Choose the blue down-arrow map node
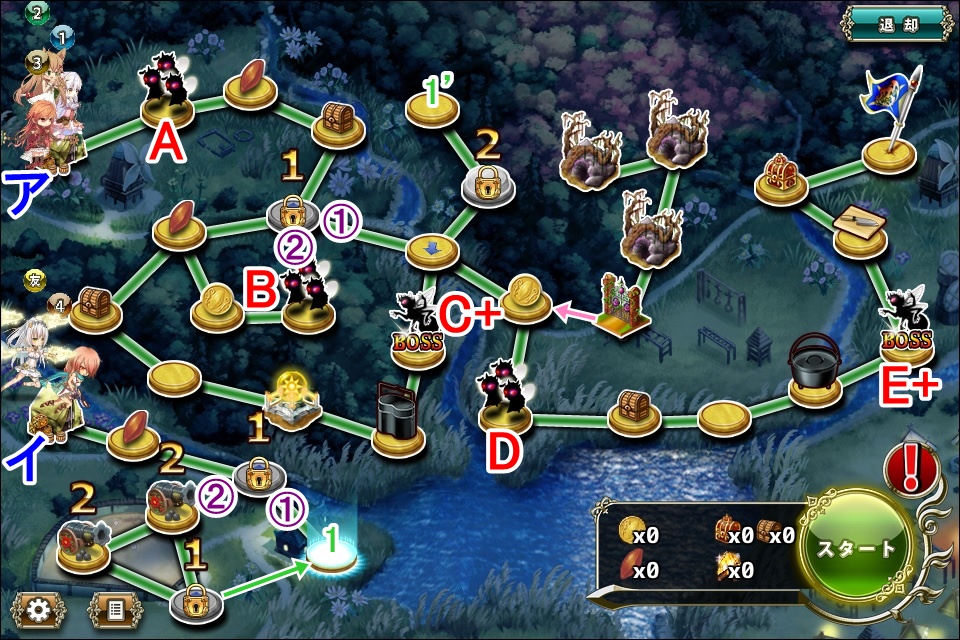 tap(431, 249)
